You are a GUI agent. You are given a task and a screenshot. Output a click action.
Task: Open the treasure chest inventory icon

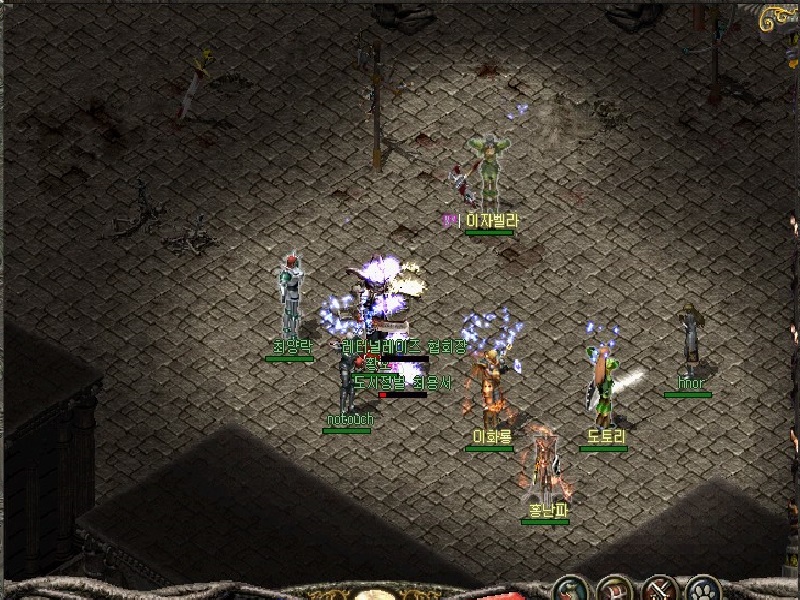point(616,588)
